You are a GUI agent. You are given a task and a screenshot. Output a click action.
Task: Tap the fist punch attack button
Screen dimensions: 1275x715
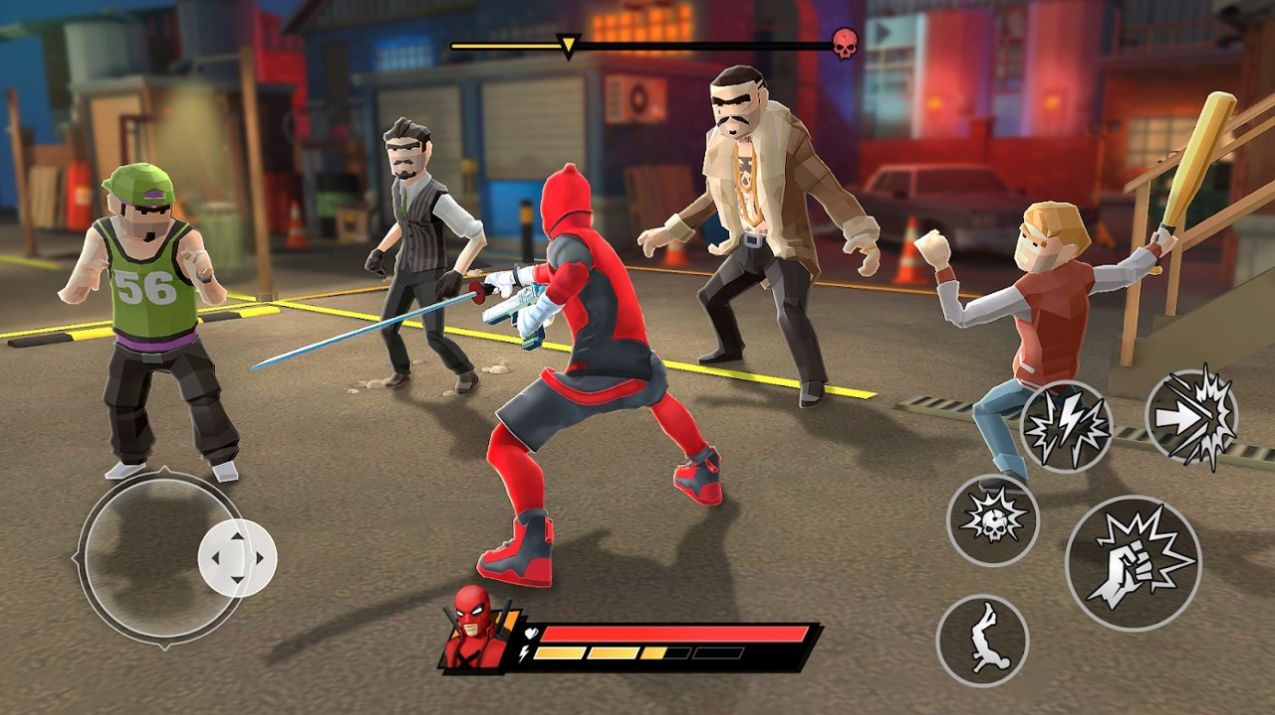(1133, 562)
